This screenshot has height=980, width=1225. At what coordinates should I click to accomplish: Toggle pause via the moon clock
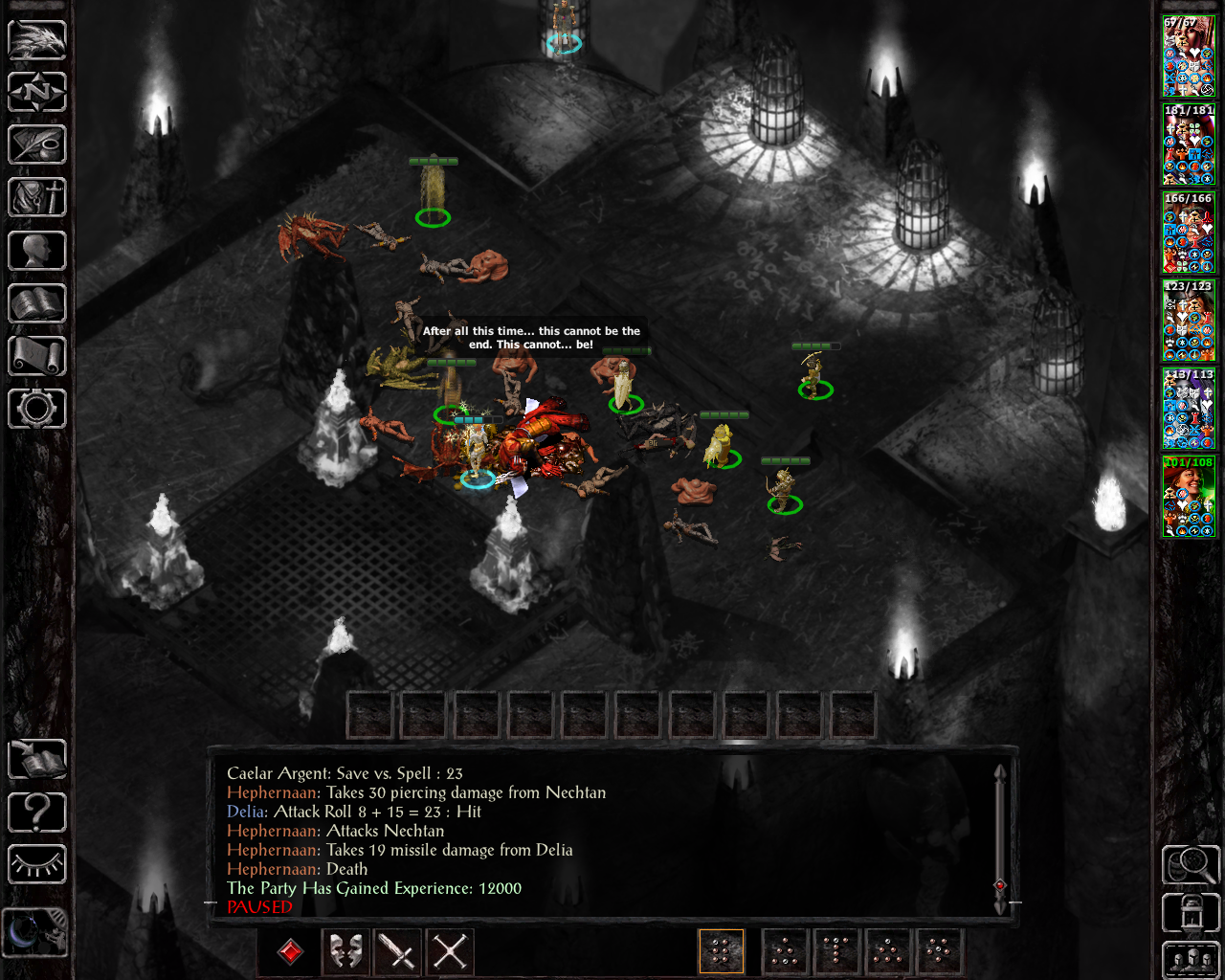(35, 931)
